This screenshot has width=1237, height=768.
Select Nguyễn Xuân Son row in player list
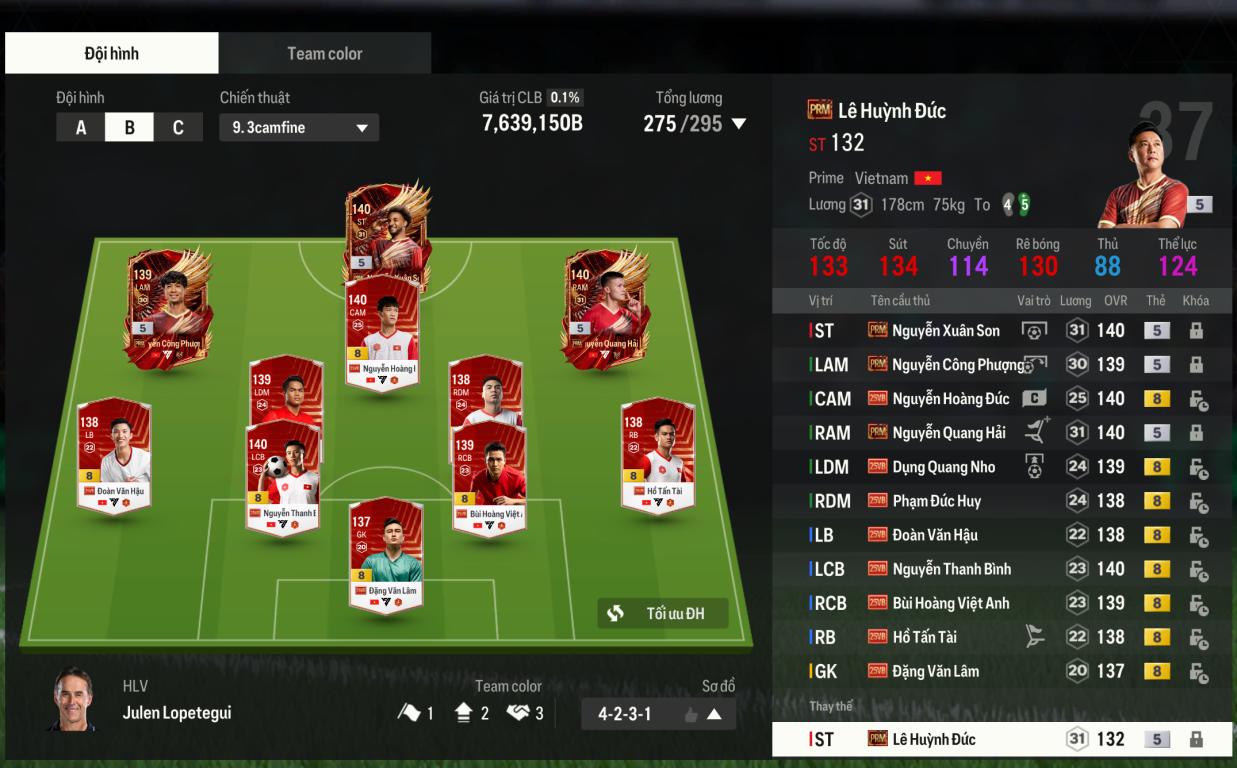[x=945, y=331]
